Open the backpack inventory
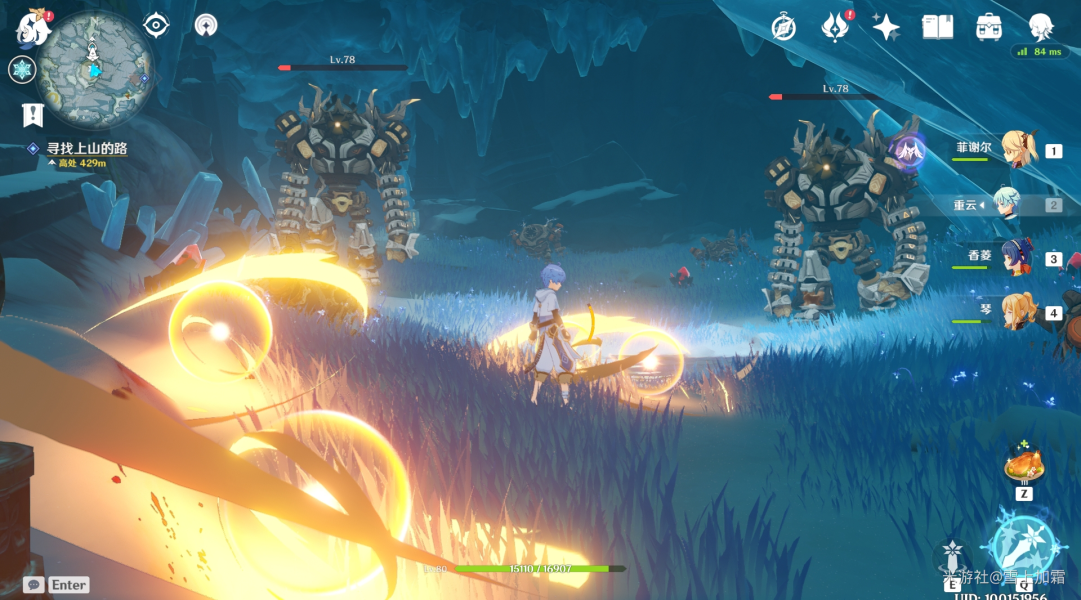This screenshot has width=1081, height=600. [x=989, y=27]
